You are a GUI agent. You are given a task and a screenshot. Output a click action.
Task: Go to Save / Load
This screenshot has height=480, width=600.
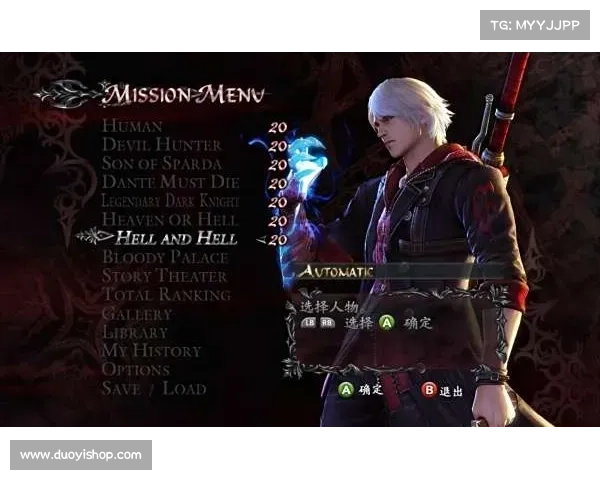pos(154,389)
